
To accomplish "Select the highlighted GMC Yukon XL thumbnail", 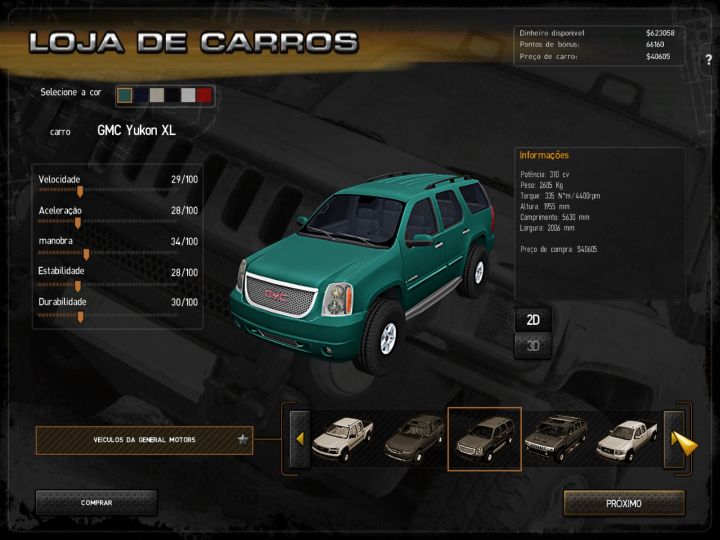I will (x=484, y=438).
